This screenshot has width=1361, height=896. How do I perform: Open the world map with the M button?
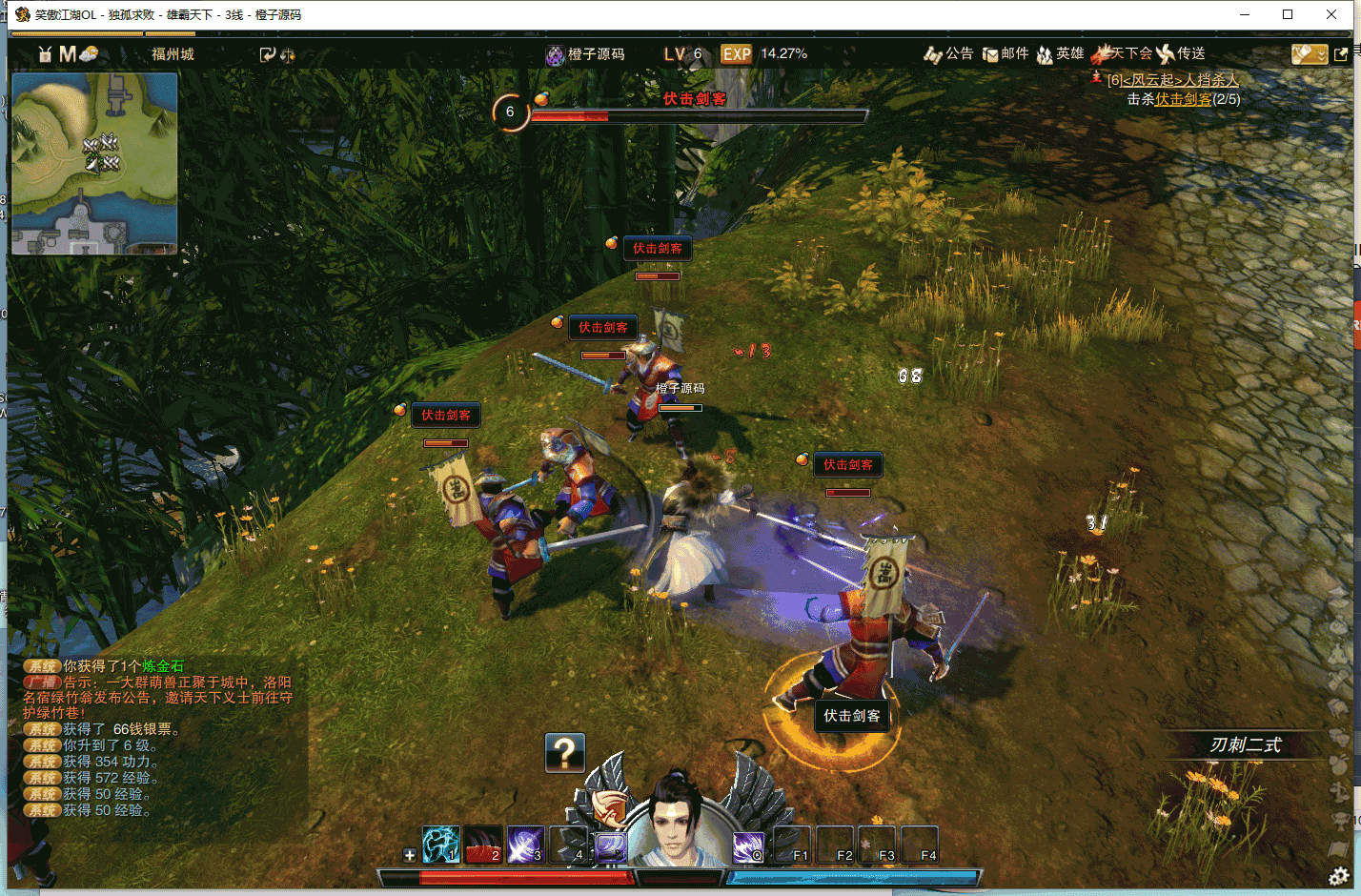coord(67,54)
